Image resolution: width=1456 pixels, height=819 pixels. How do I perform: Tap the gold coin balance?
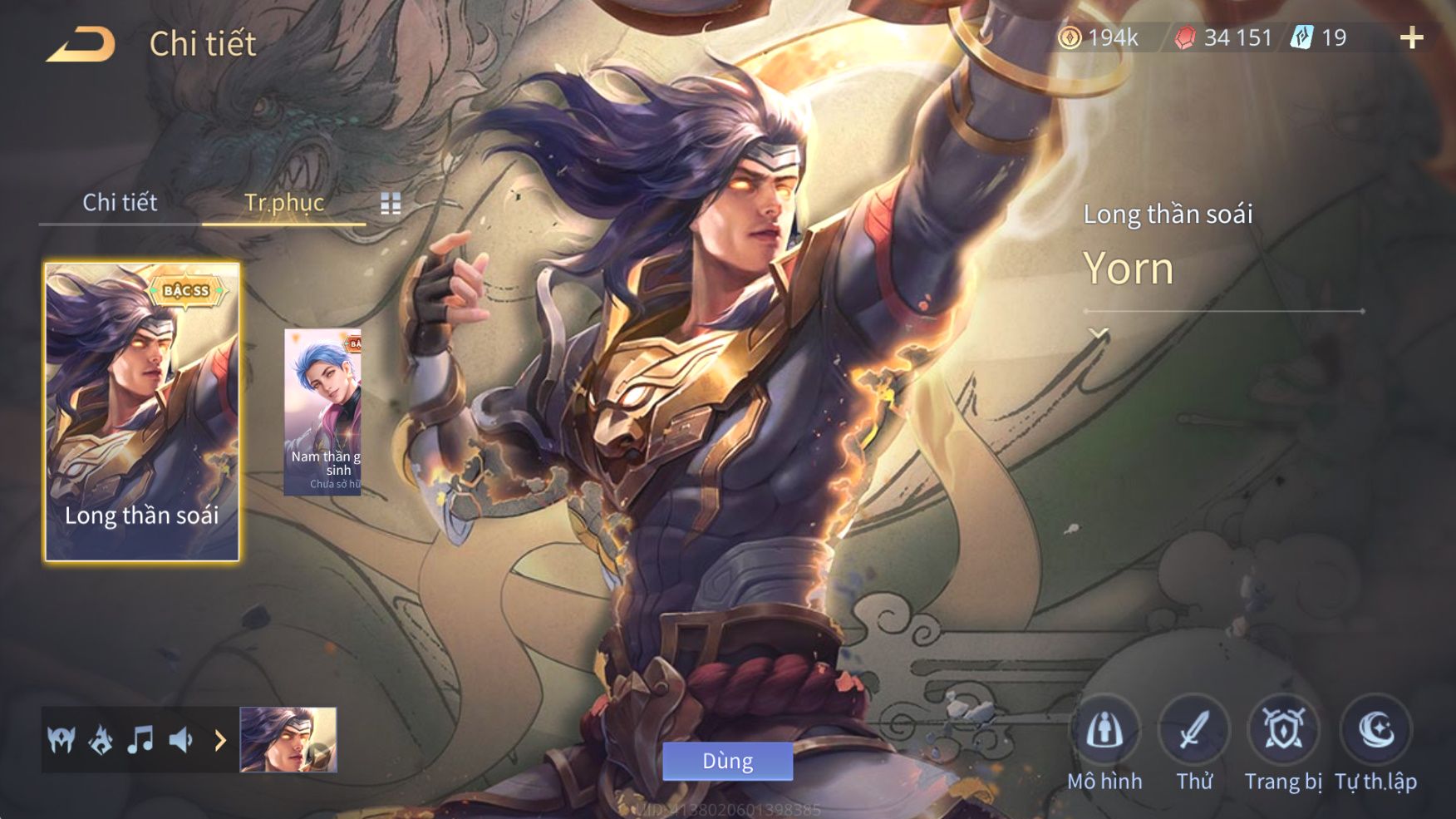[x=1098, y=37]
